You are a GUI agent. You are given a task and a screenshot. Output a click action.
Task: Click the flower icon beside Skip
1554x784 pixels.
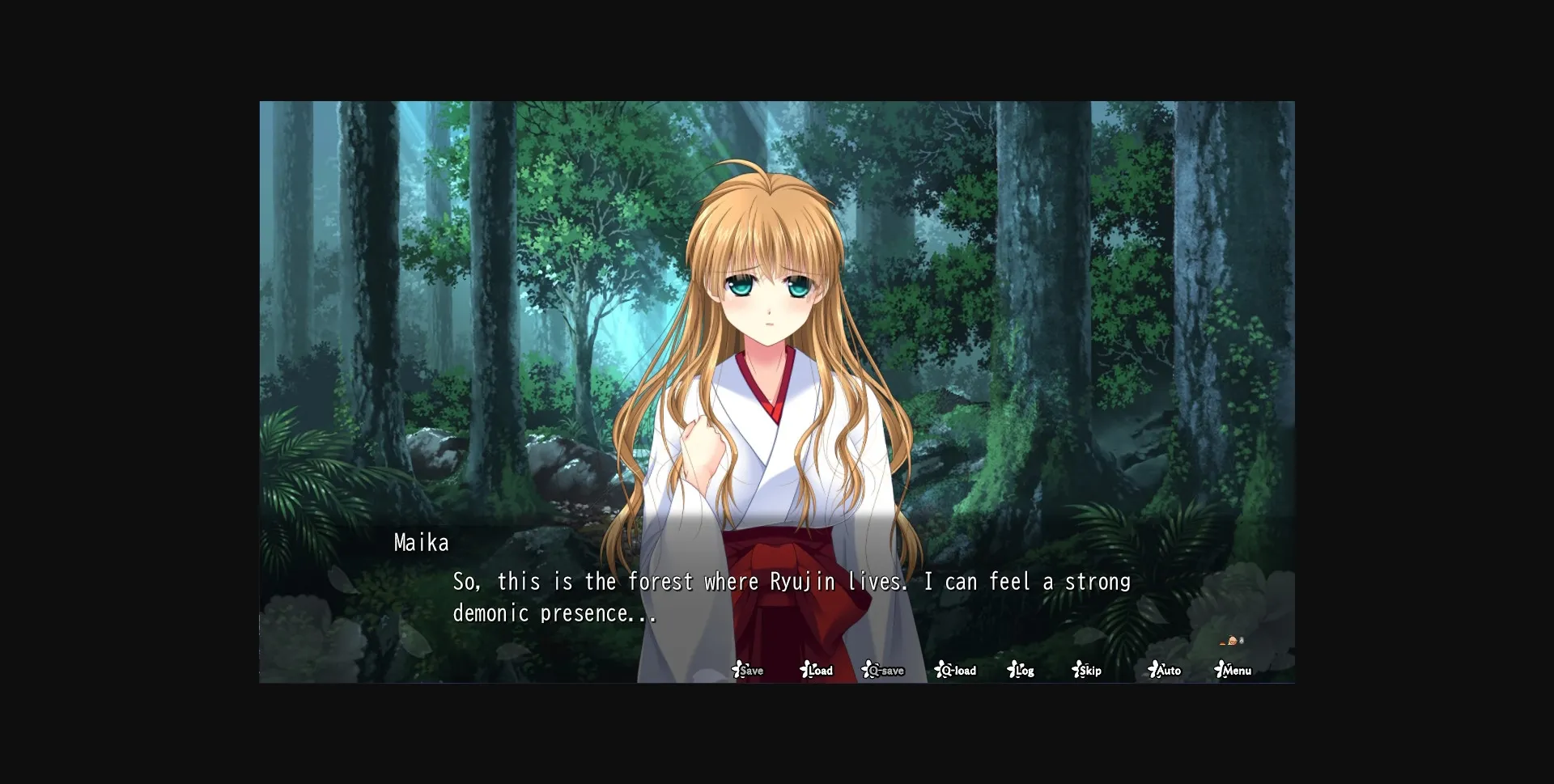tap(1077, 670)
